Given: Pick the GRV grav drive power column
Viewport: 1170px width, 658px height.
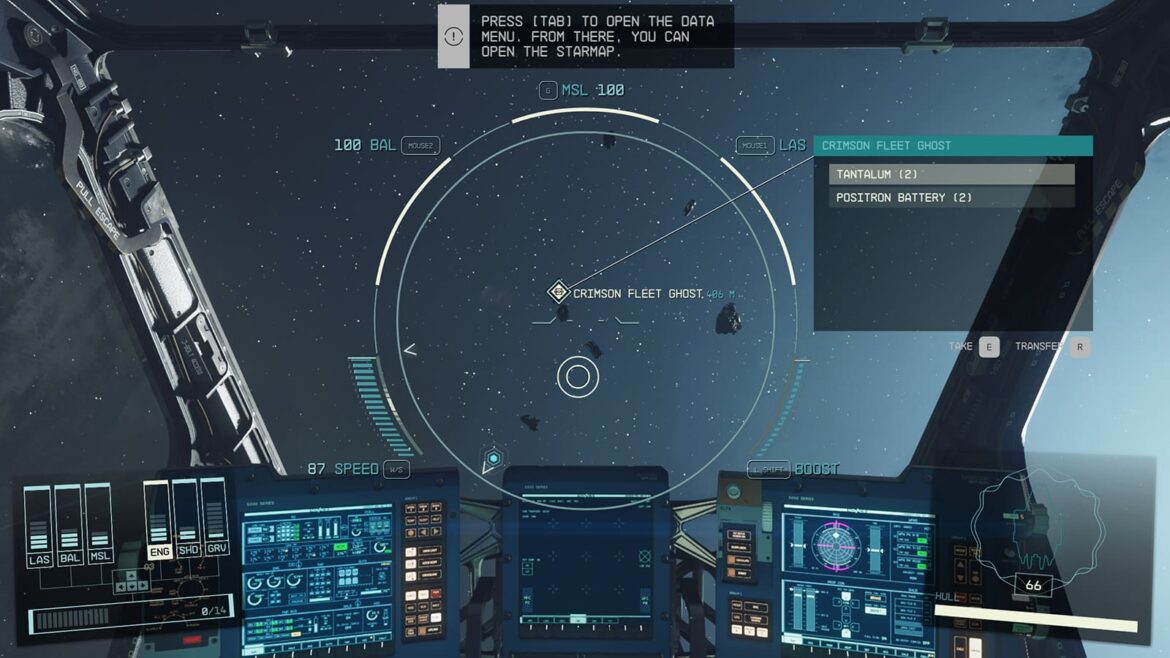Looking at the screenshot, I should pyautogui.click(x=214, y=520).
